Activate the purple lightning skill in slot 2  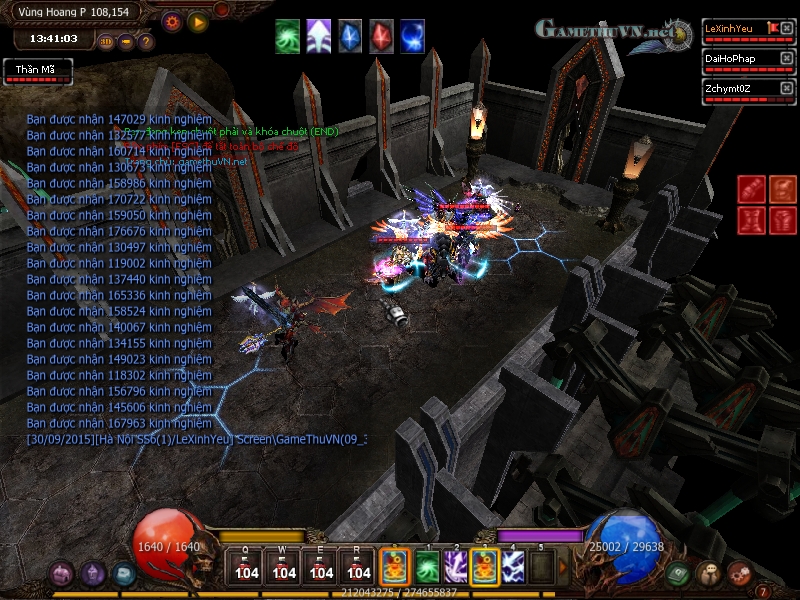[x=457, y=567]
